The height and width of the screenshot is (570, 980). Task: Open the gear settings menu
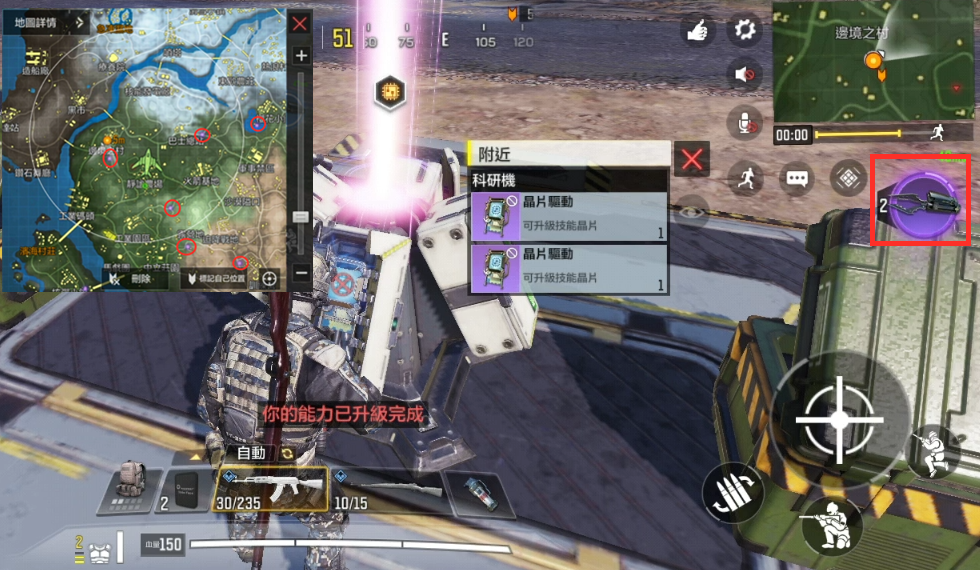pyautogui.click(x=744, y=30)
